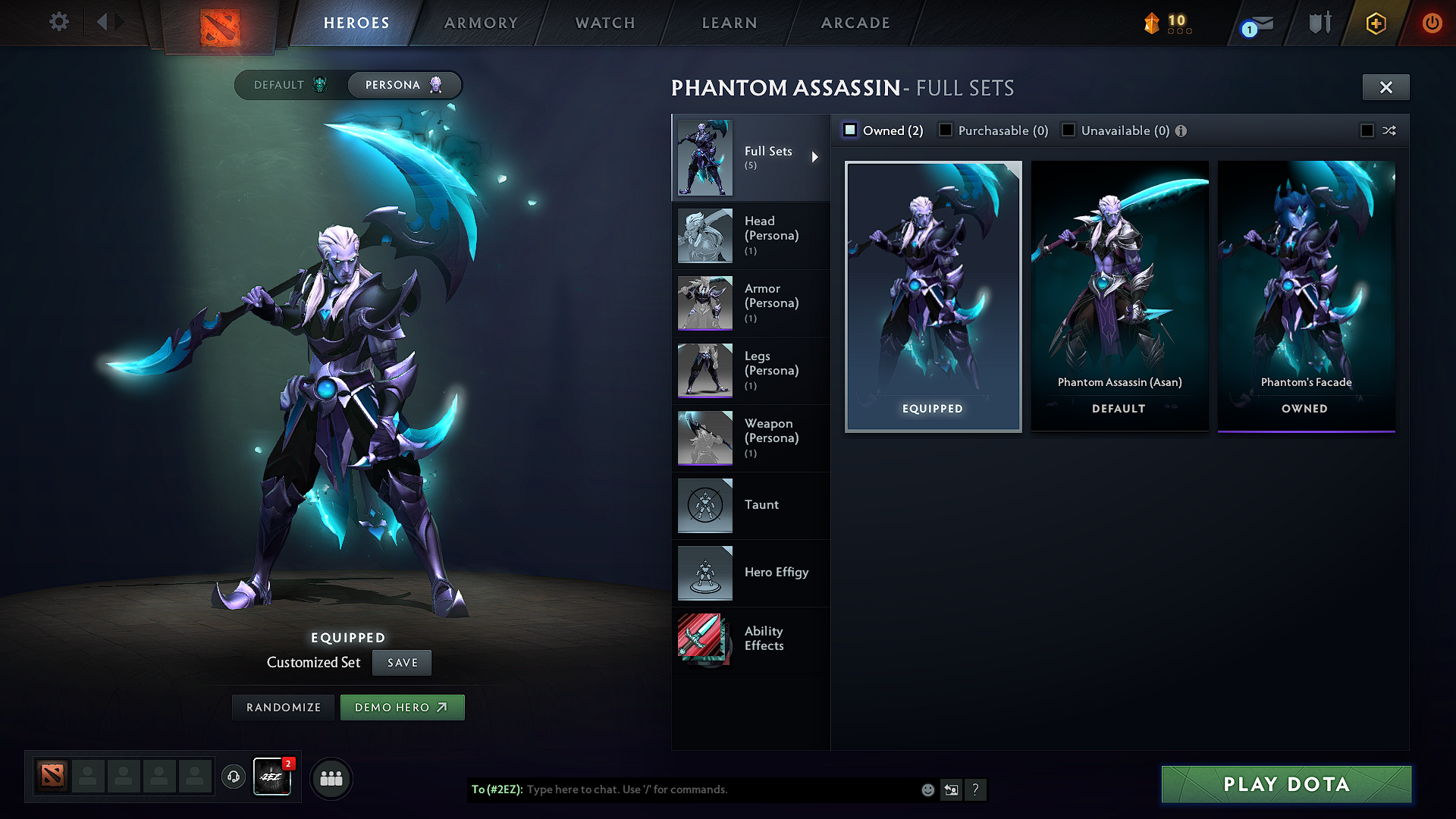
Task: Click the shuffle icon in filter bar
Action: [1389, 130]
